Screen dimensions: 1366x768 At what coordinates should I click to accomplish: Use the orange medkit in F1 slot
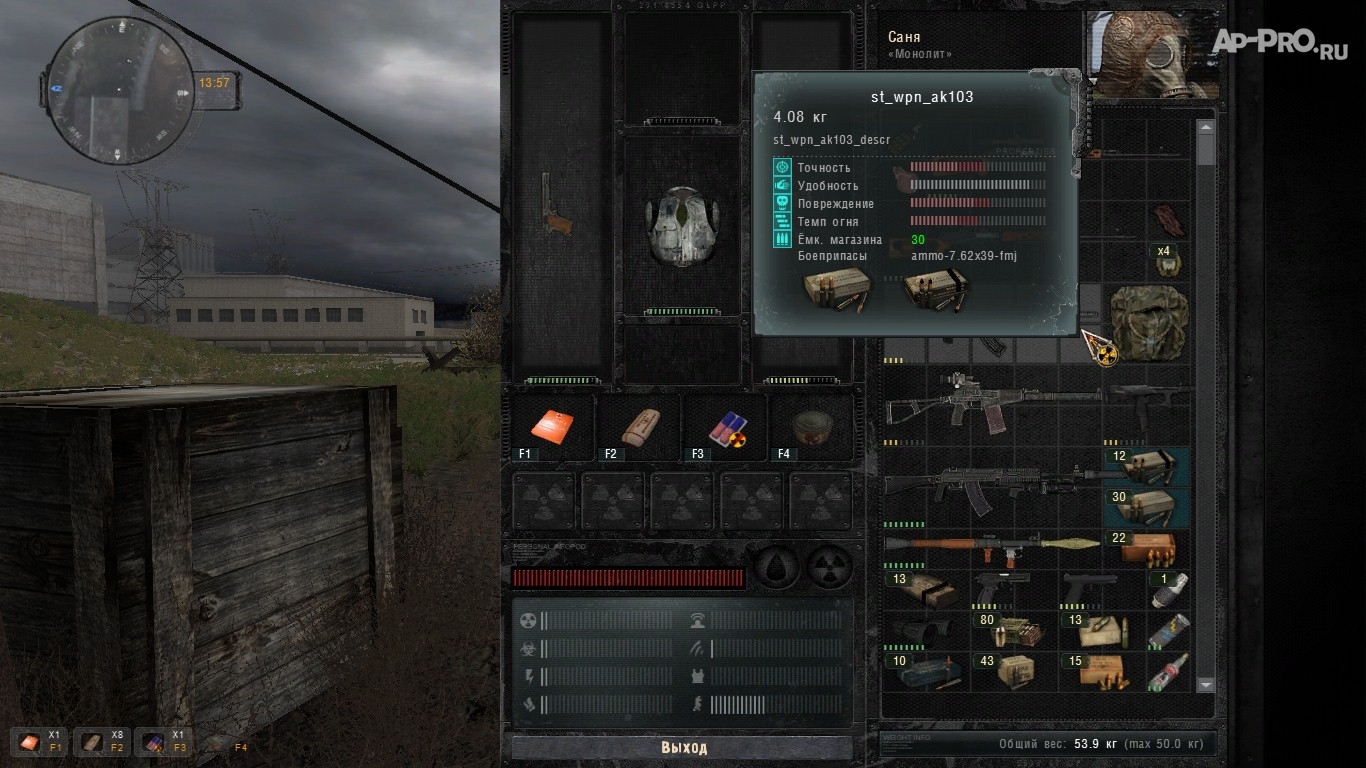[551, 426]
